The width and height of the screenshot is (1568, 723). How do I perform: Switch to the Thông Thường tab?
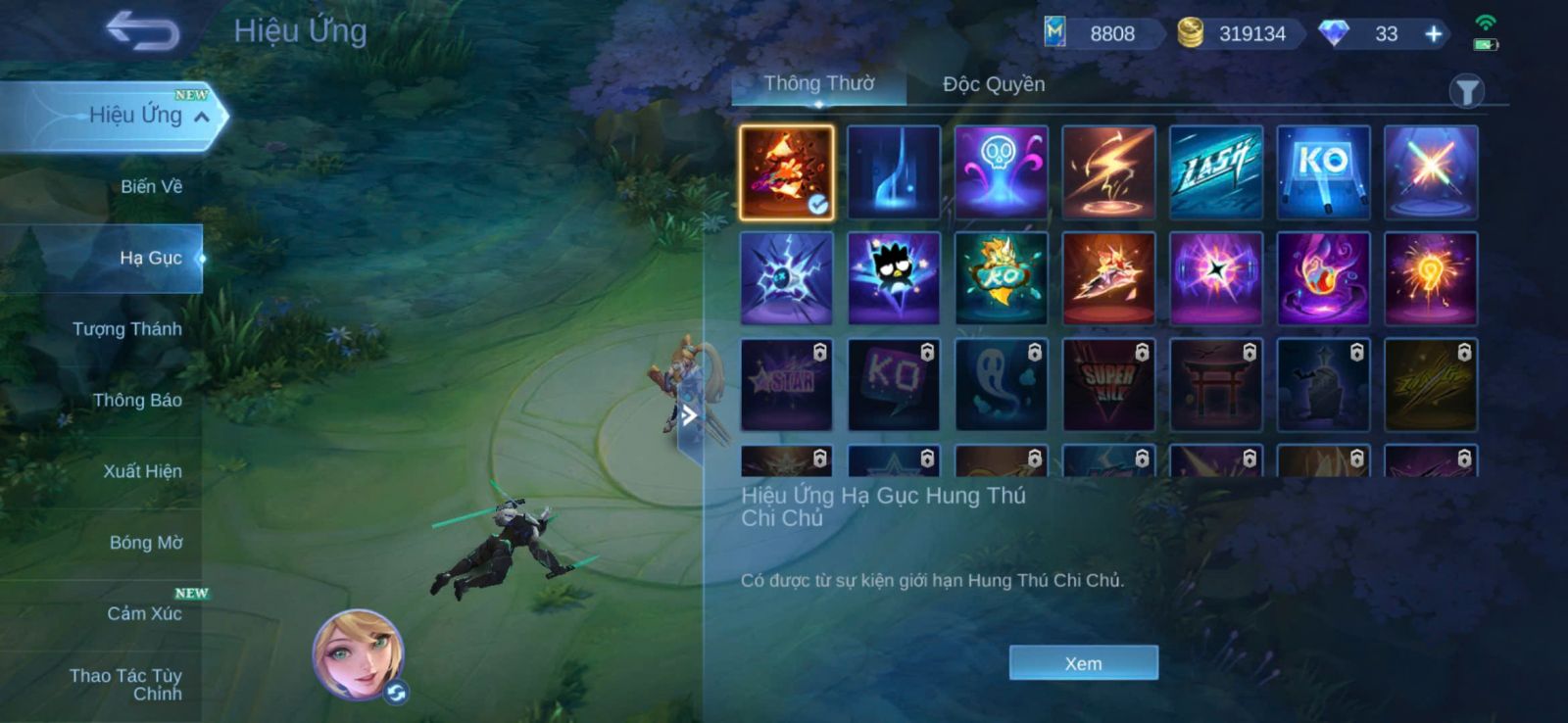tap(819, 84)
